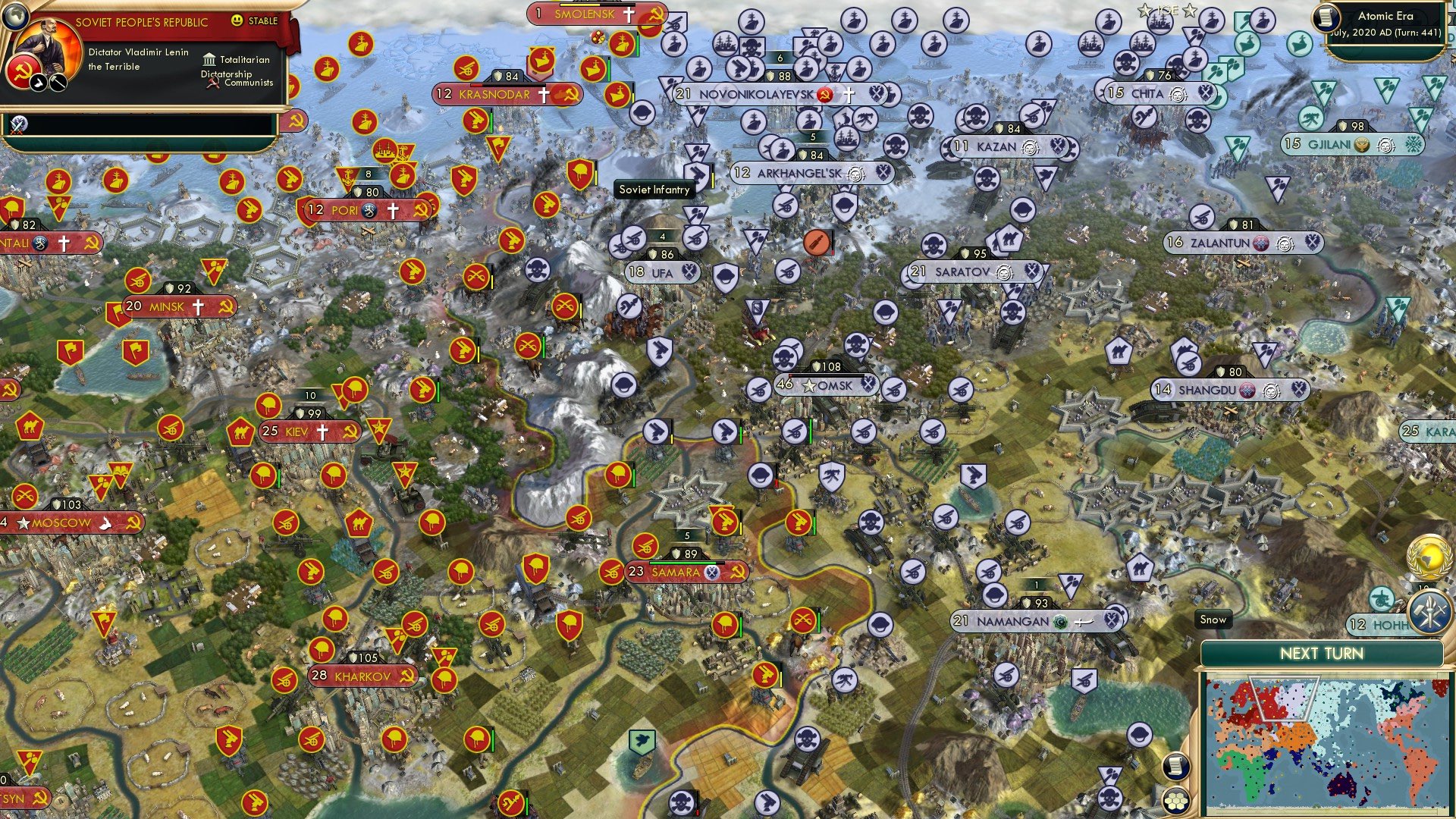1456x819 pixels.
Task: Click the crossed-swords war notification icon
Action: tap(17, 126)
